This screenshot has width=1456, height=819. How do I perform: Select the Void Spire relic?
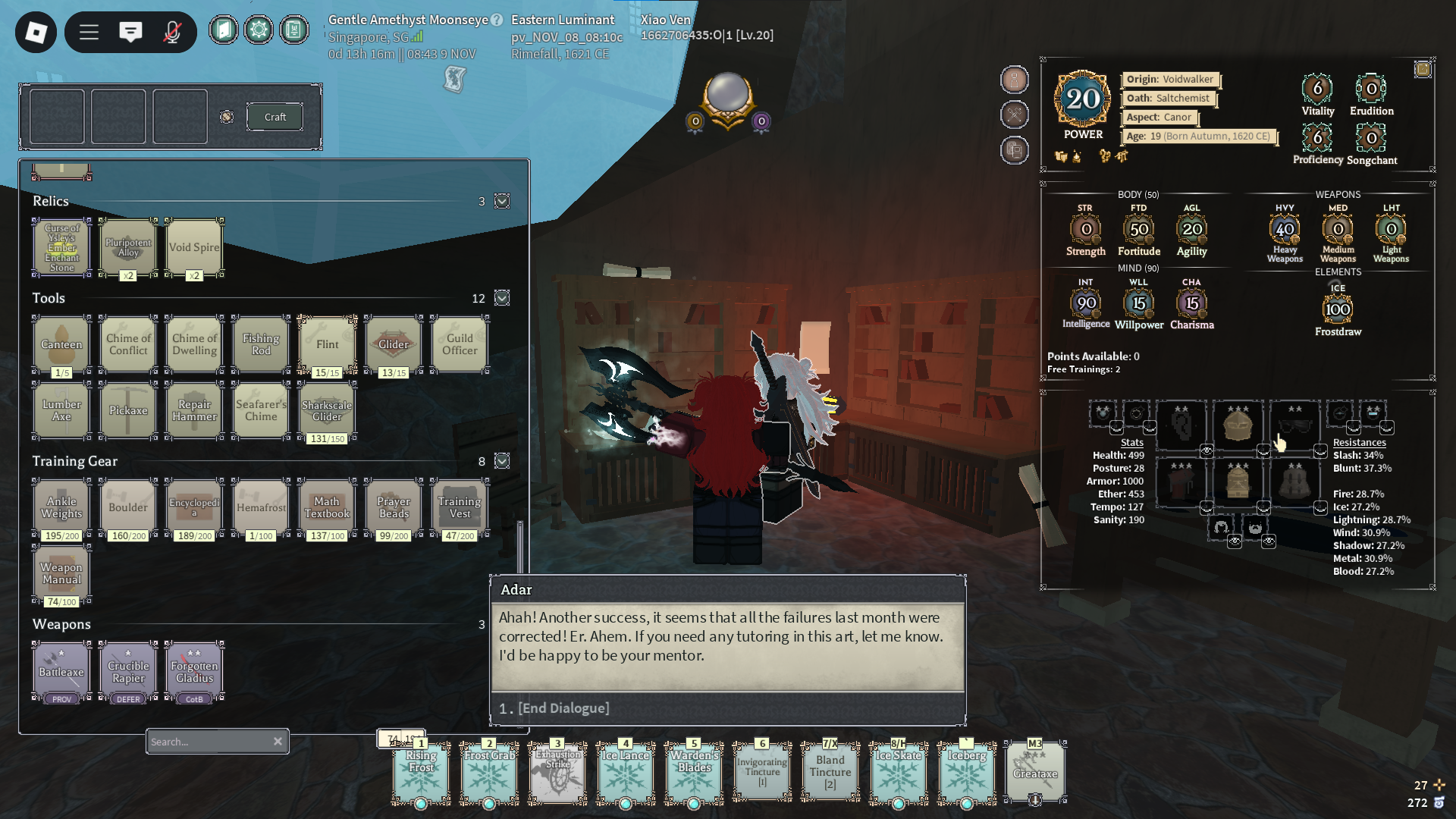(x=194, y=247)
